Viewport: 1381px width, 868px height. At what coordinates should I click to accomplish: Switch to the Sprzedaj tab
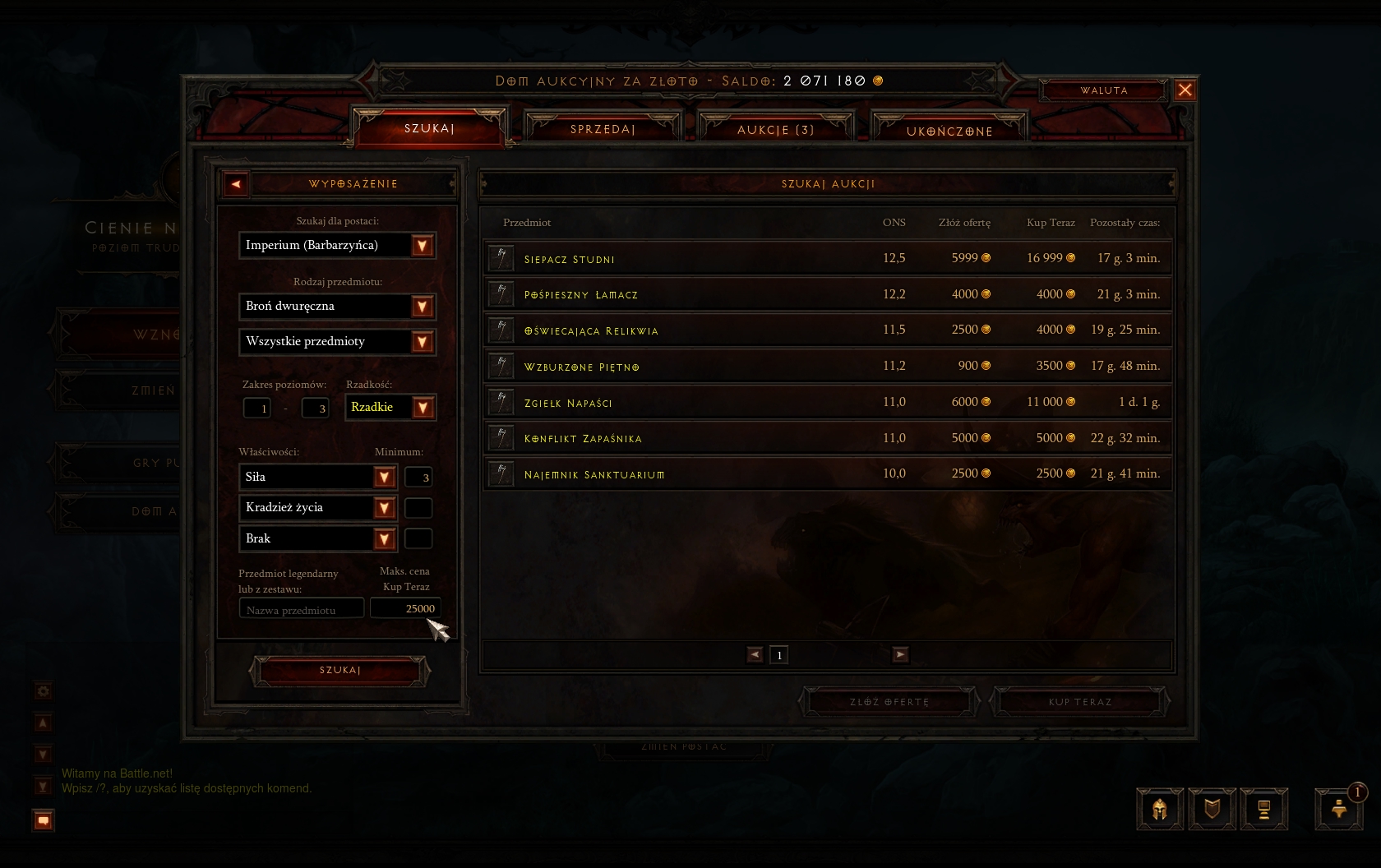point(603,129)
